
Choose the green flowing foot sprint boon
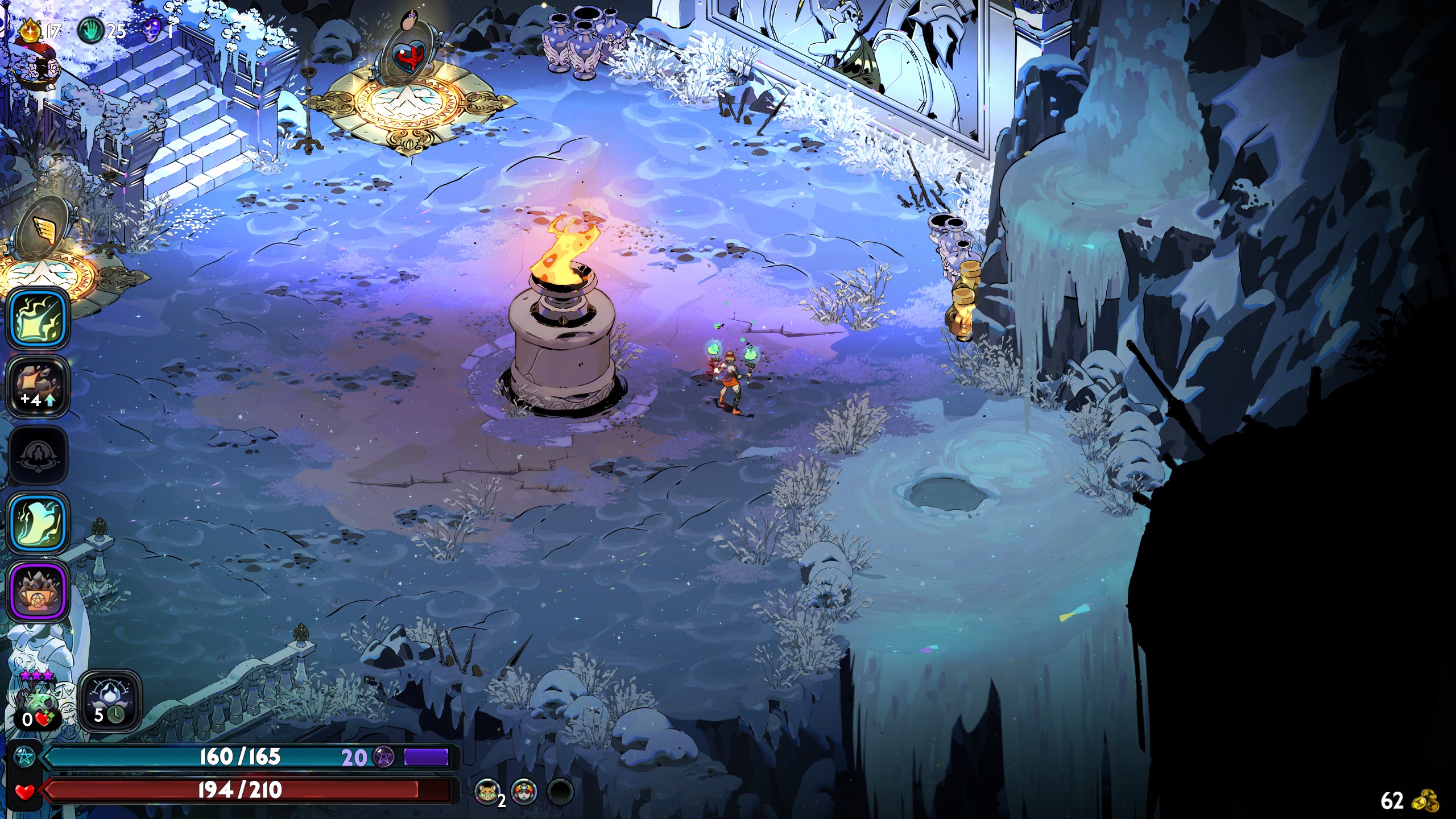click(39, 523)
